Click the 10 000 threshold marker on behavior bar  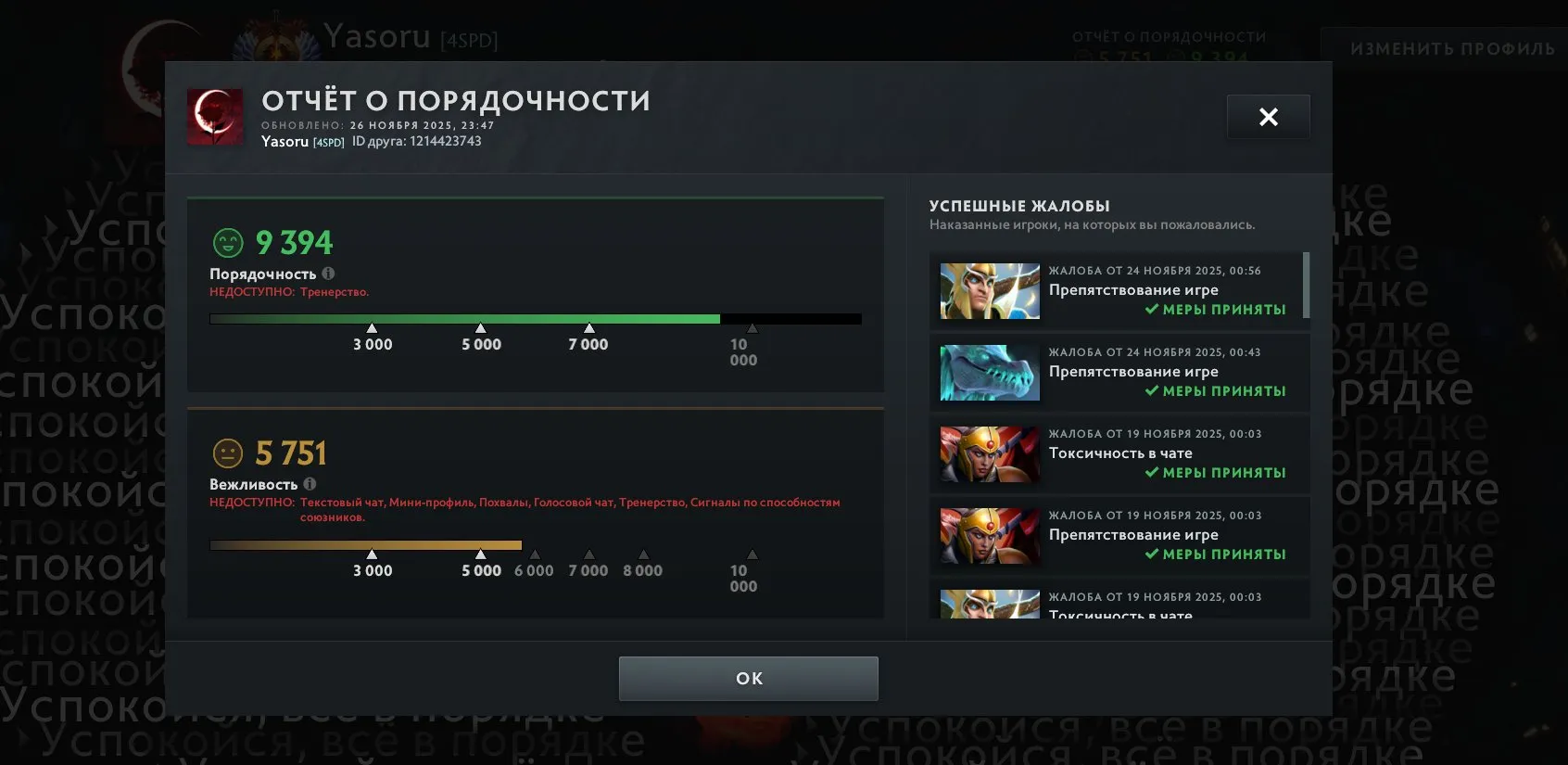751,327
